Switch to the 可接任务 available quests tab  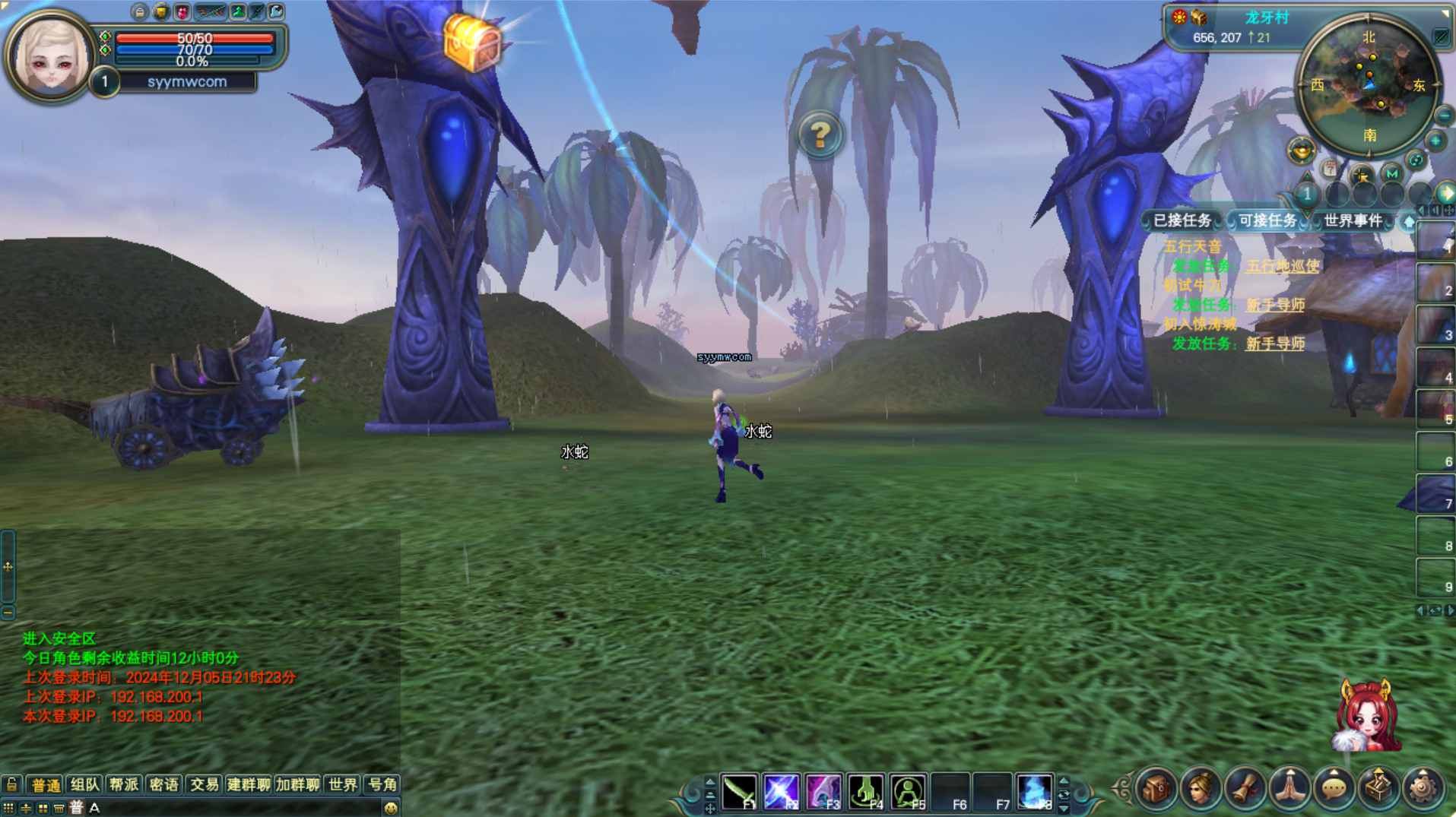tap(1267, 220)
